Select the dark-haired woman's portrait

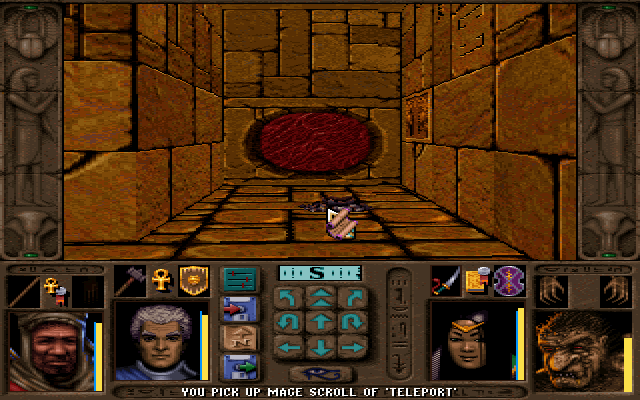pyautogui.click(x=472, y=342)
